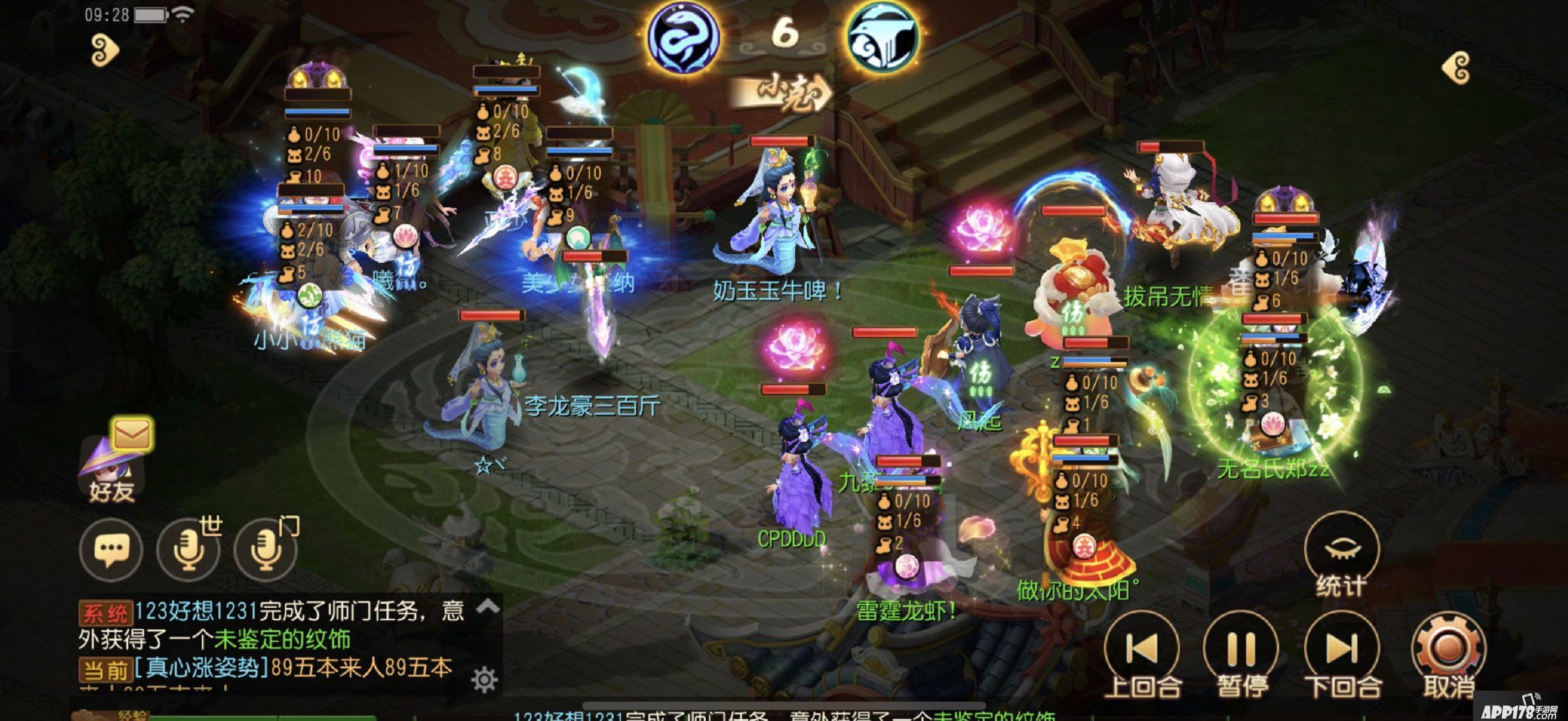Select the teal cloud faction emblem
The height and width of the screenshot is (721, 1568).
click(883, 38)
